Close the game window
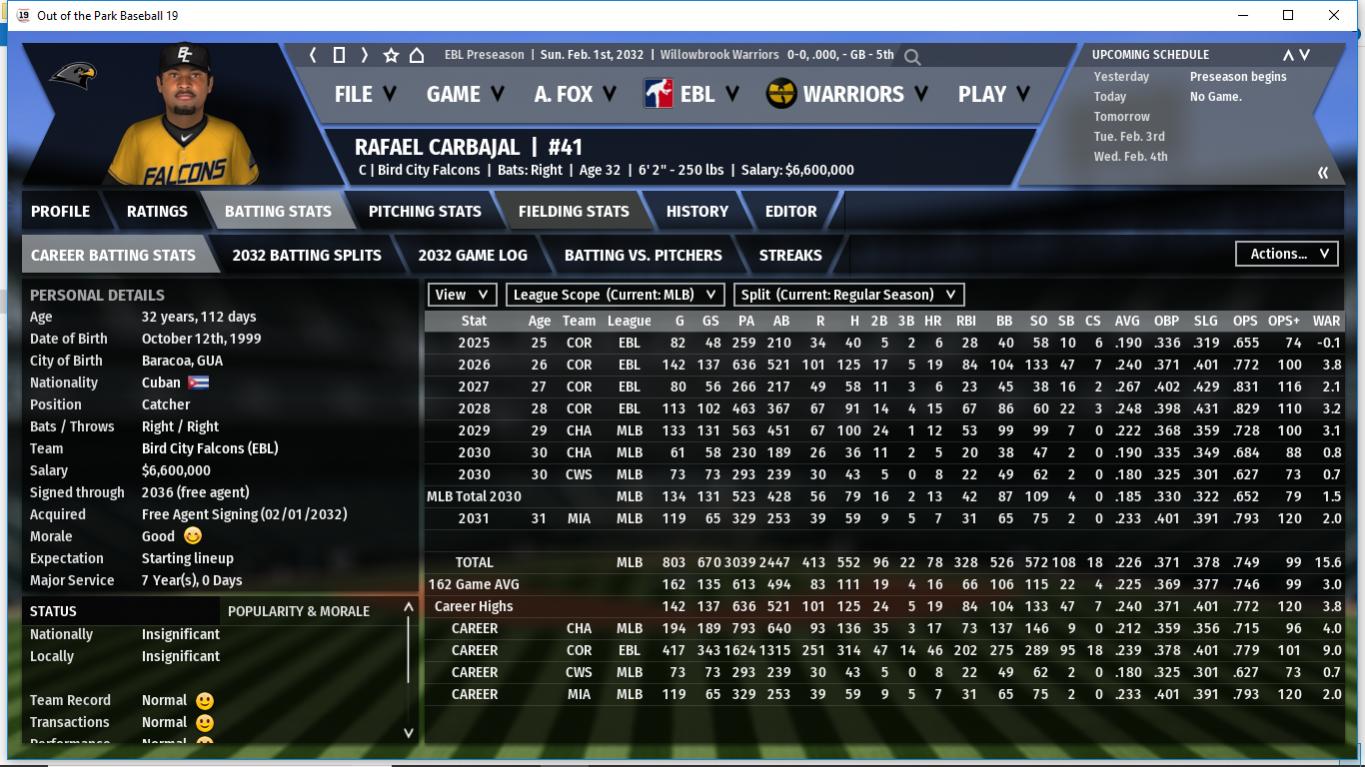This screenshot has height=767, width=1365. pyautogui.click(x=1334, y=15)
